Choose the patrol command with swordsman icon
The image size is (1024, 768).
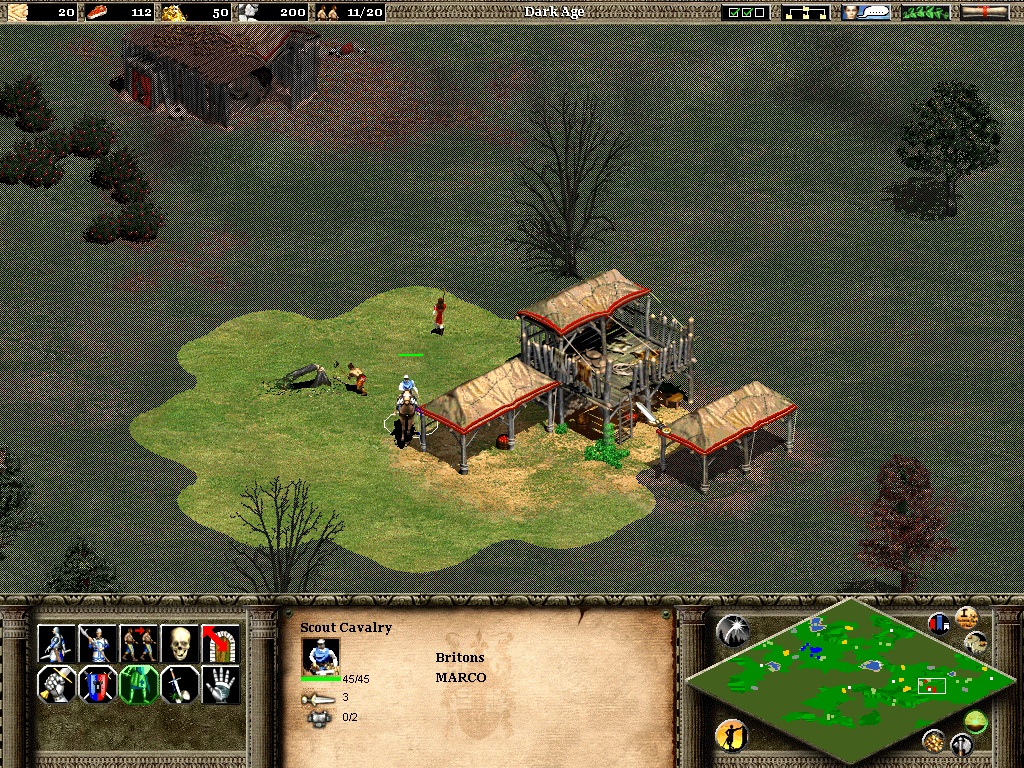56,644
